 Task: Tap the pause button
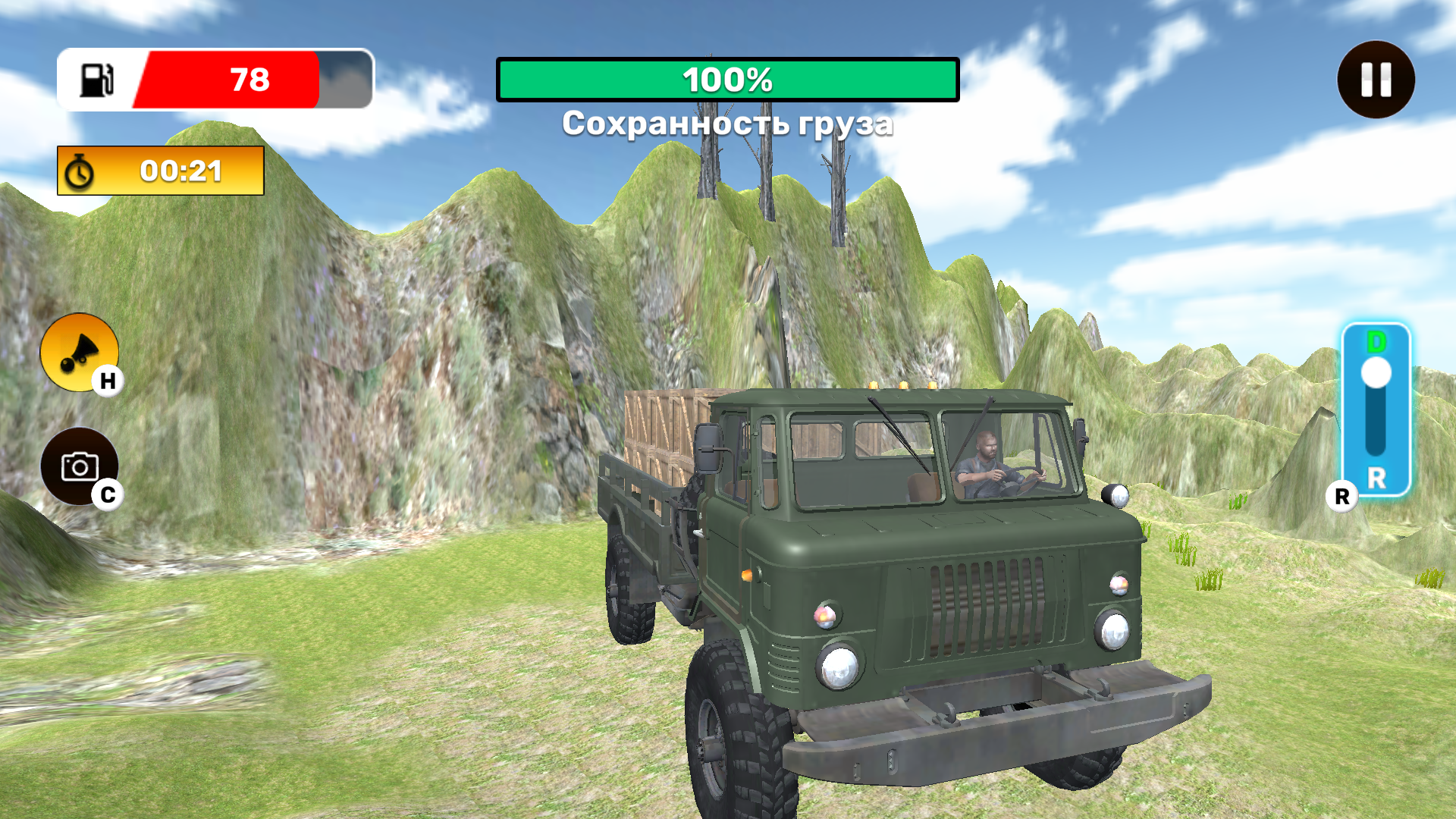click(x=1375, y=79)
